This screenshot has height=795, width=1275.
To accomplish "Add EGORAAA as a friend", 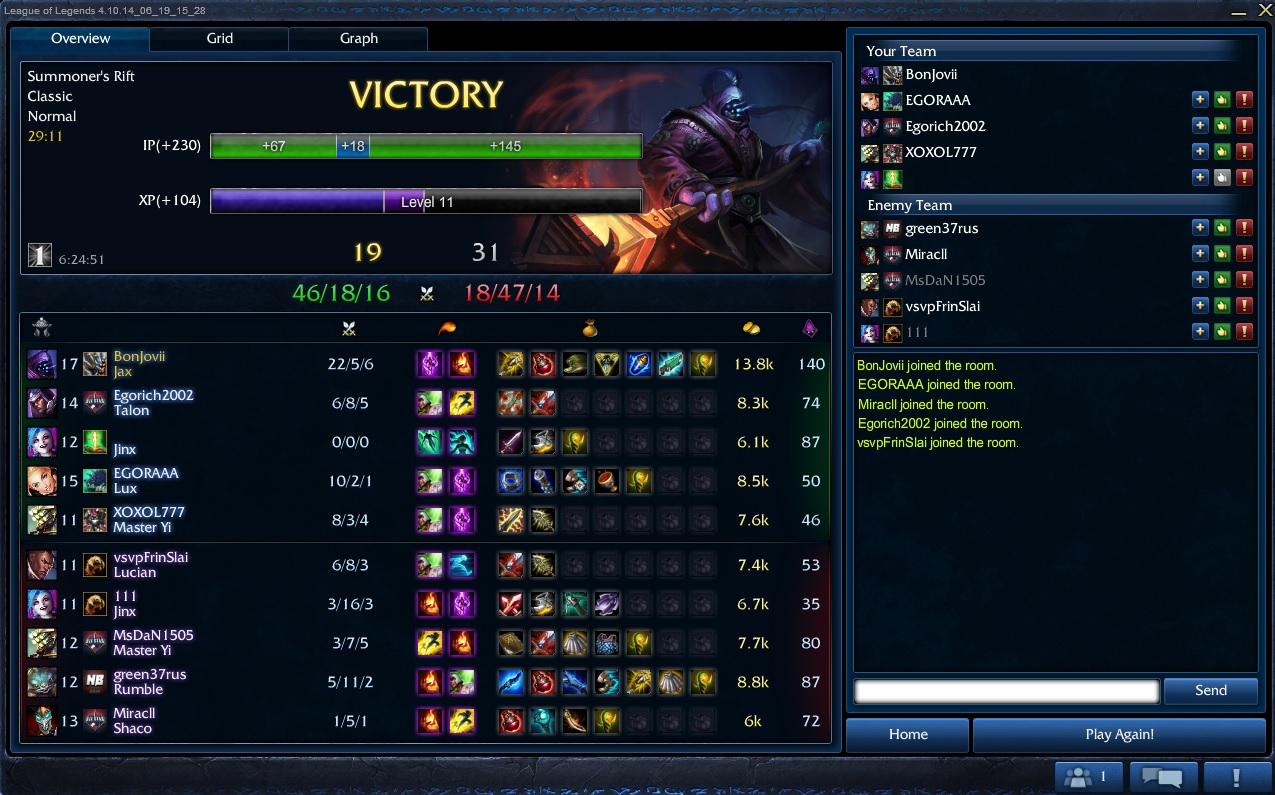I will tap(1200, 100).
